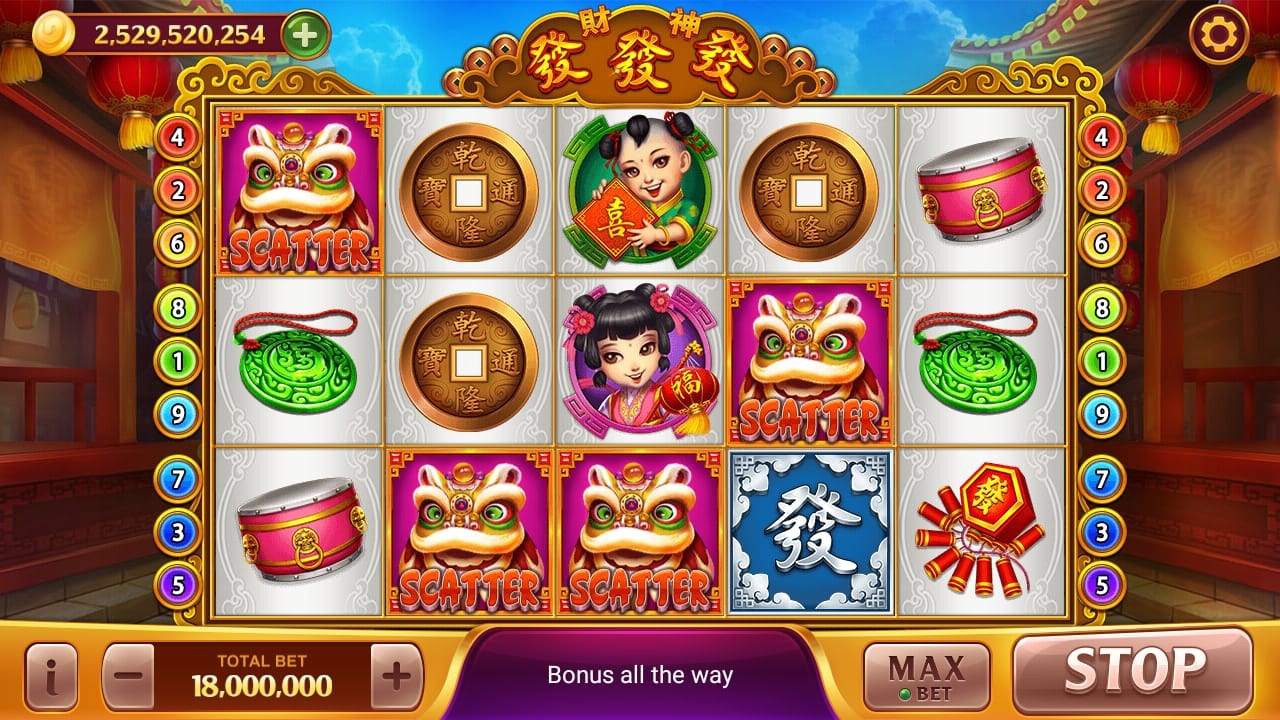The image size is (1280, 720).
Task: Open the gear settings menu
Action: click(x=1219, y=35)
